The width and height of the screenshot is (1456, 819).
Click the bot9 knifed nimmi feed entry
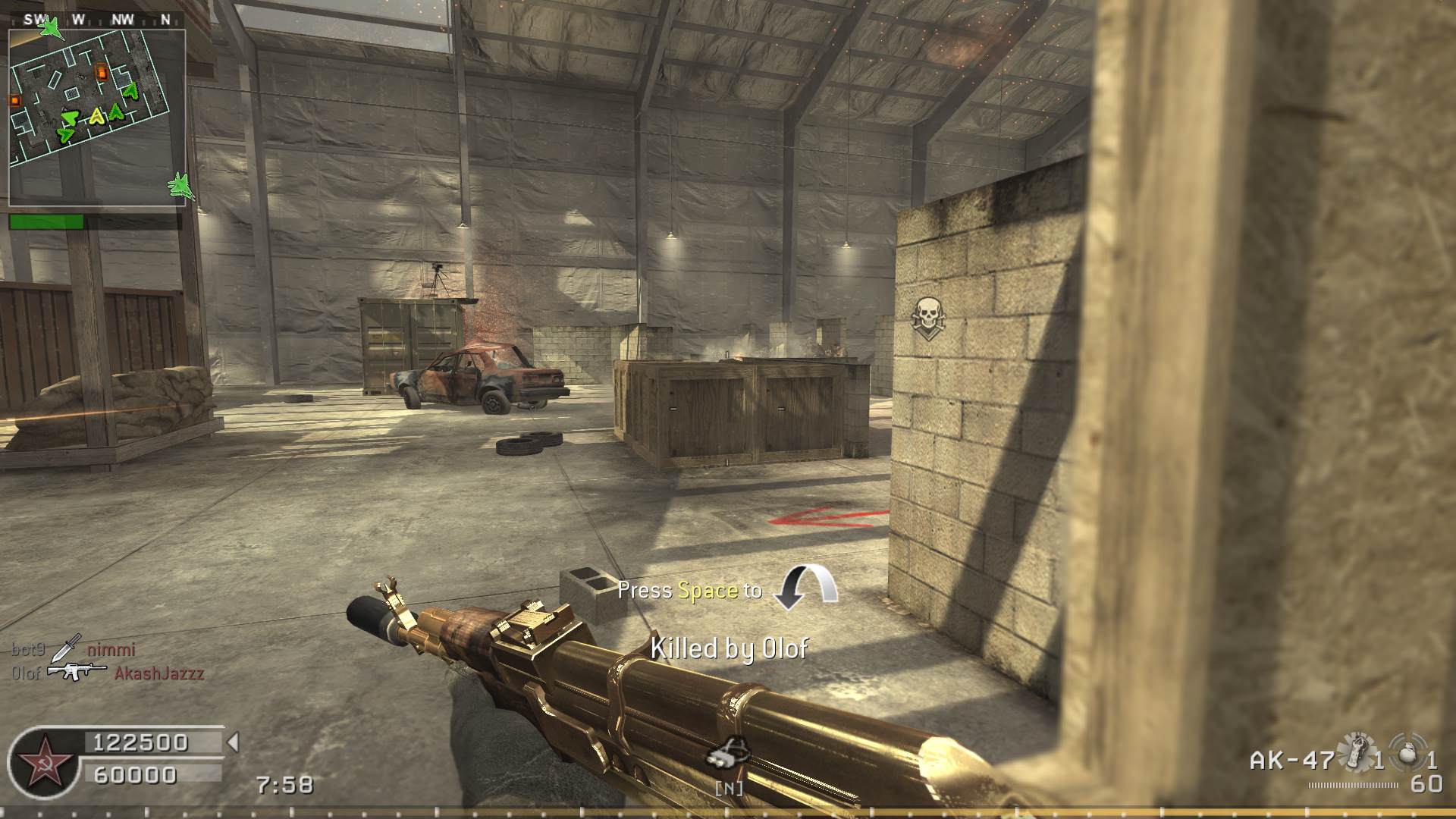point(74,649)
